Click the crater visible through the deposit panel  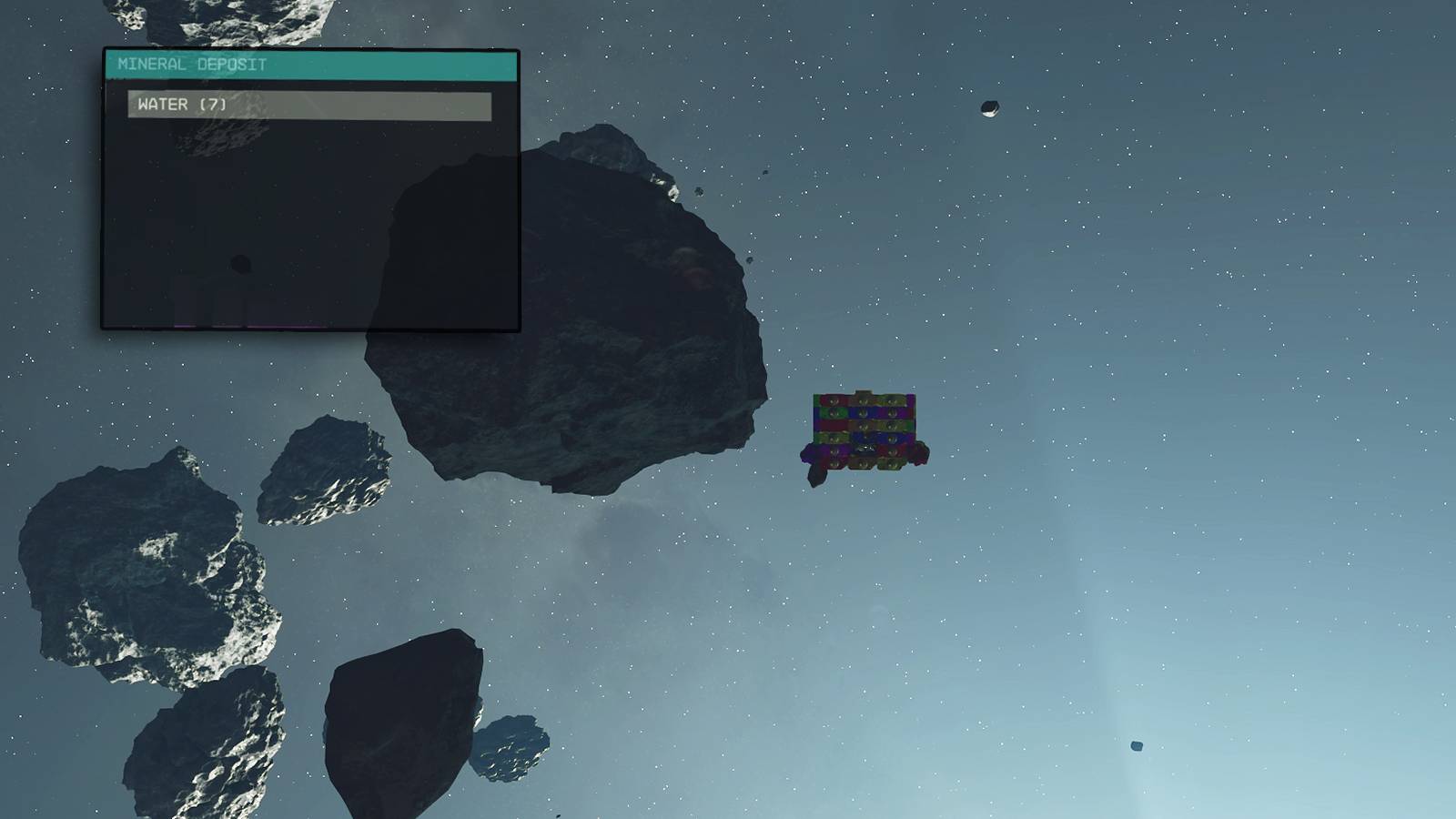click(243, 265)
